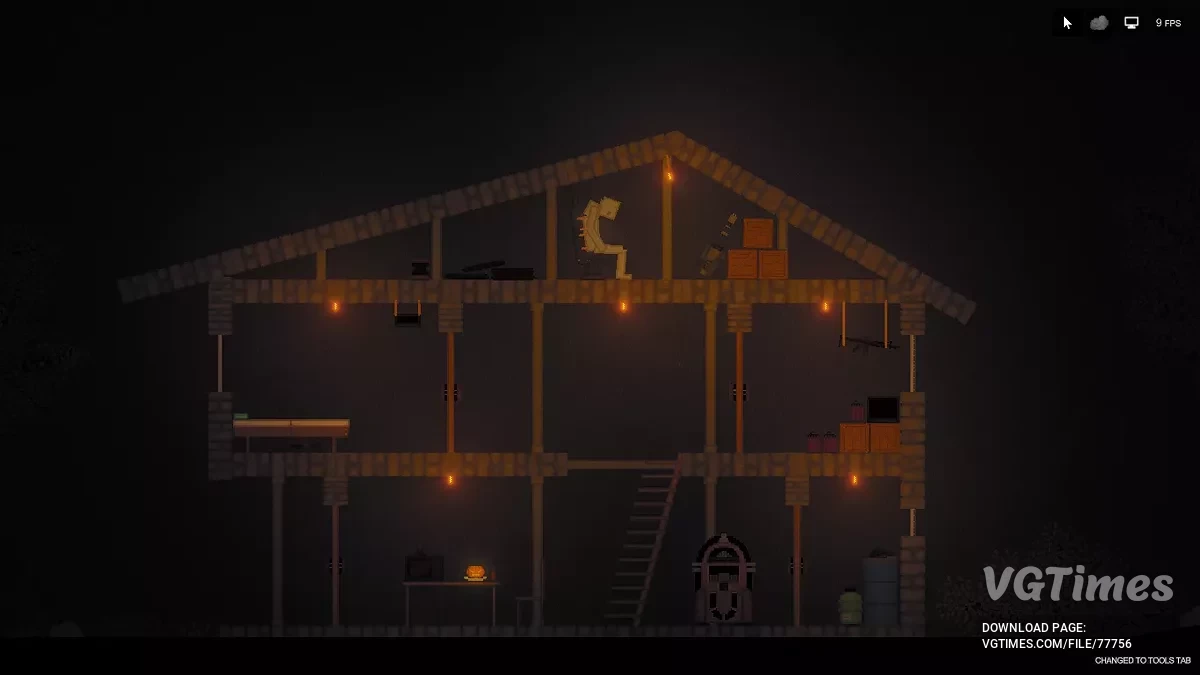Select the mouse cursor tool icon
Screen dimensions: 1200x675
(1067, 23)
